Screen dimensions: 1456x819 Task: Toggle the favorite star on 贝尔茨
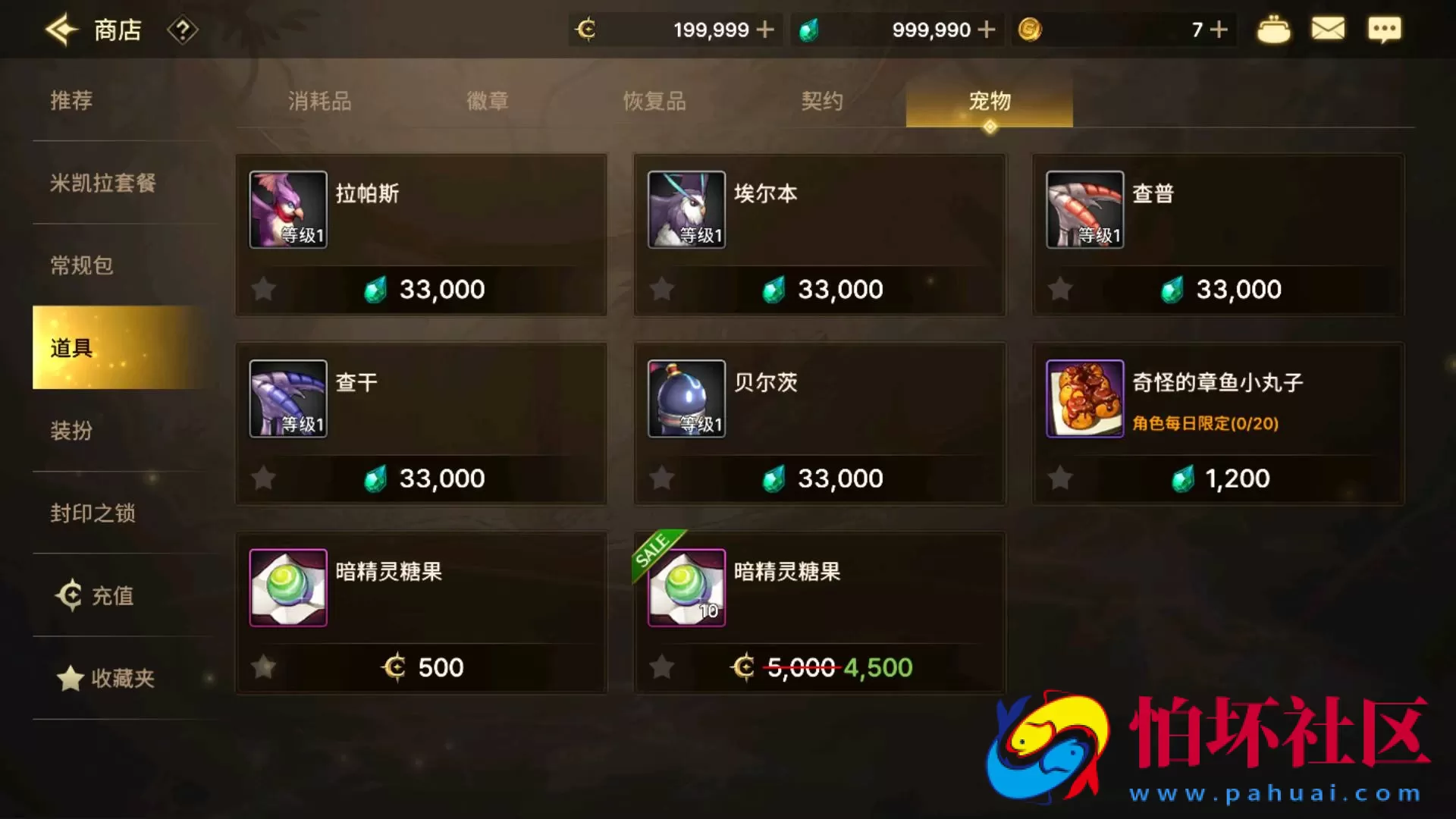coord(661,478)
